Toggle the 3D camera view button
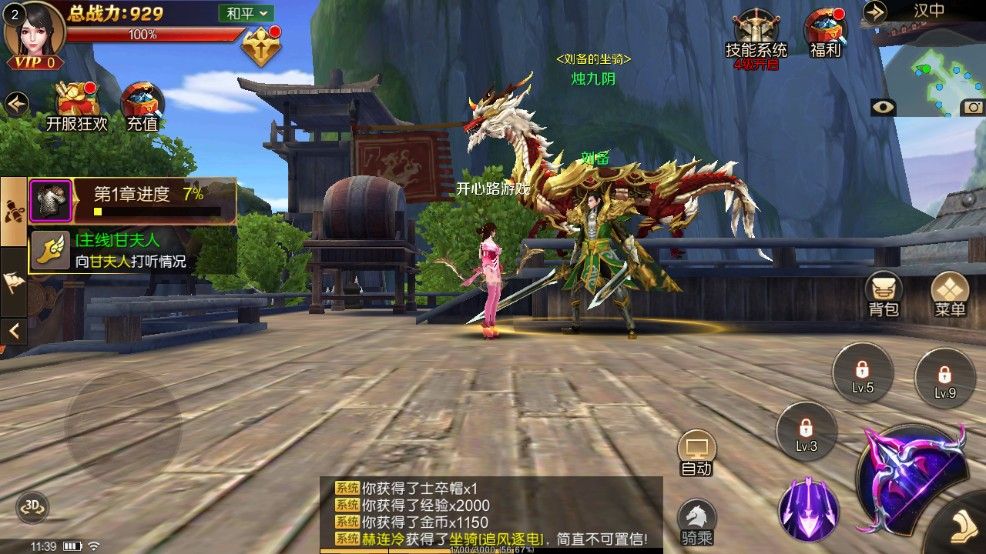This screenshot has width=986, height=554. tap(33, 506)
